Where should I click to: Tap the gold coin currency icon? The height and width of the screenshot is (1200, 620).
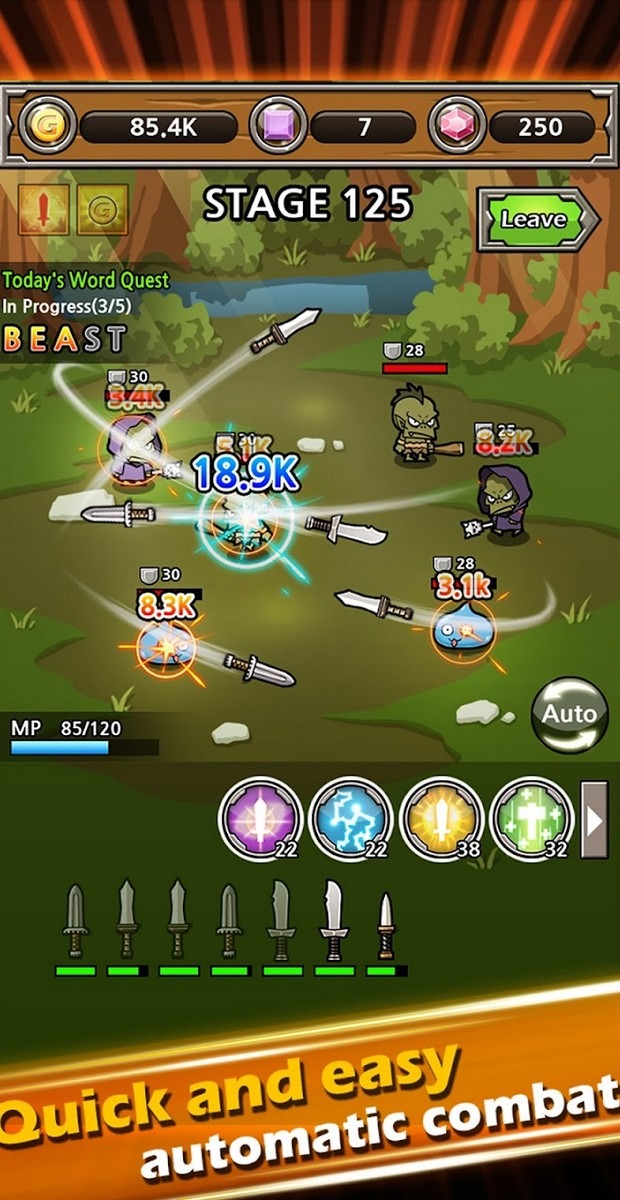pos(46,126)
